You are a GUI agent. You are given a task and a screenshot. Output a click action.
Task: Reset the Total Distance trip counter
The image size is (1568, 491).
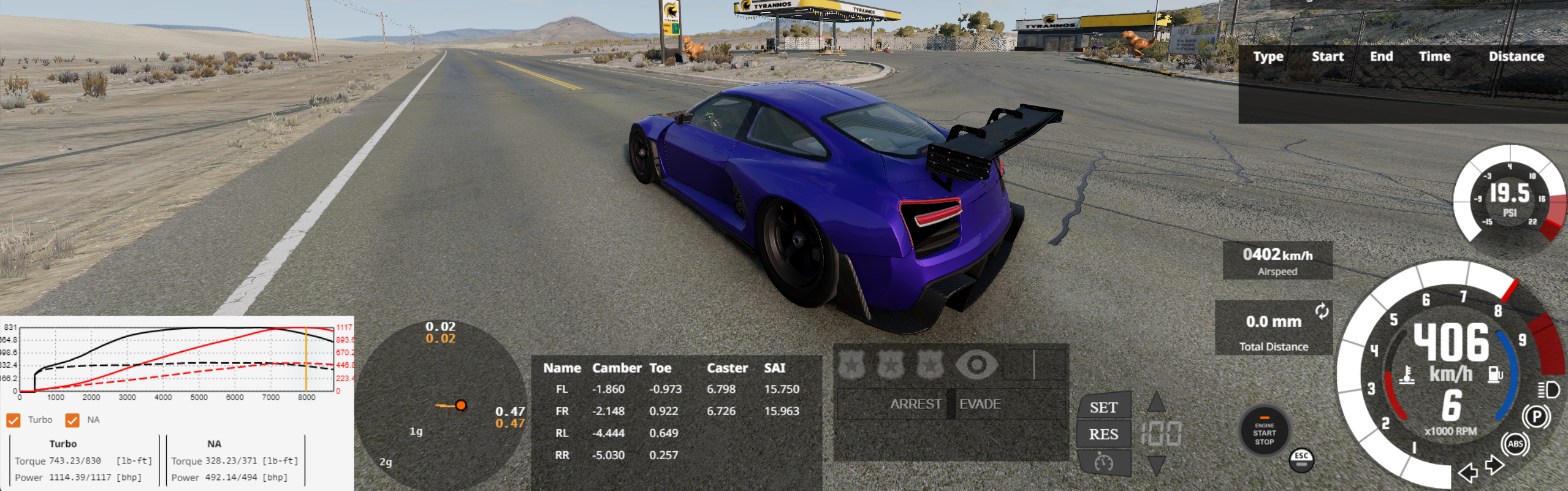1322,311
